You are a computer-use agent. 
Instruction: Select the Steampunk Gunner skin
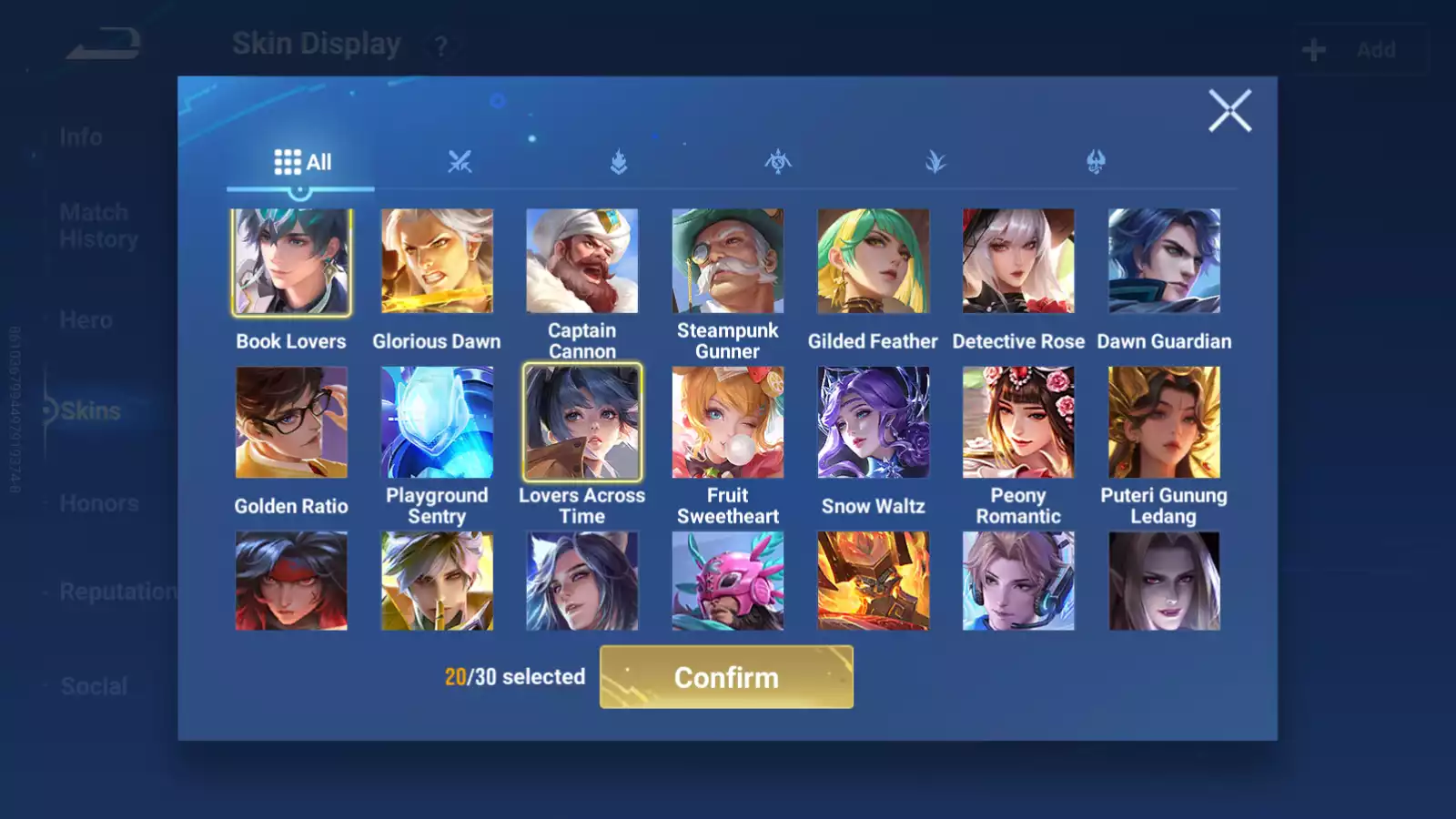click(728, 262)
